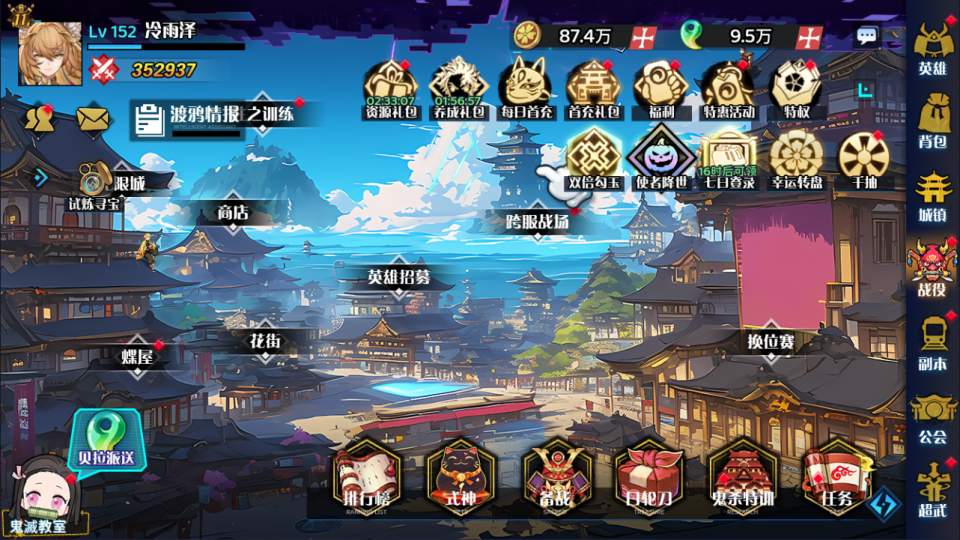Screen dimensions: 960x540
Task: Open the 背包 backpack
Action: coord(932,119)
